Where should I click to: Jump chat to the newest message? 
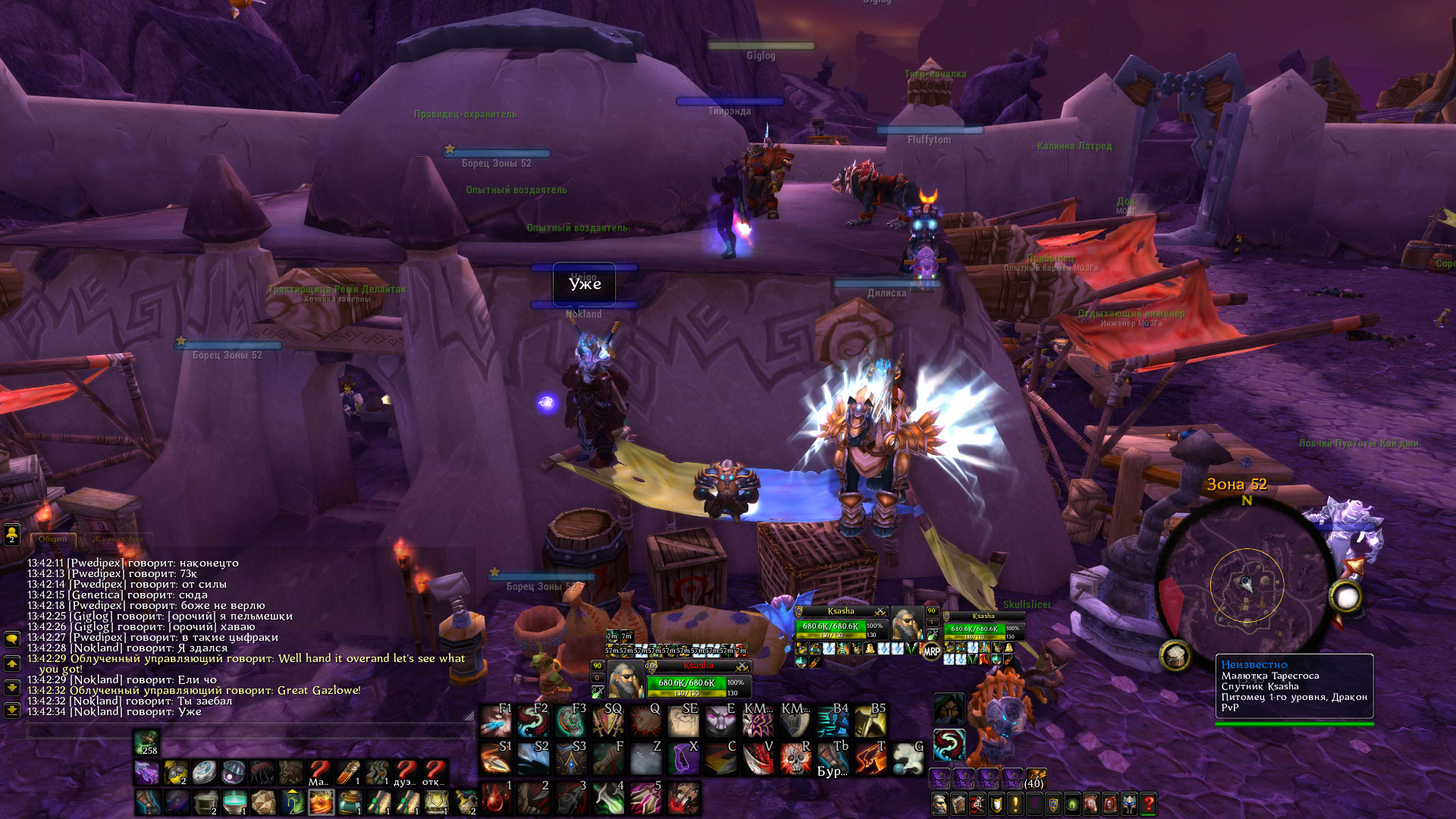click(12, 711)
